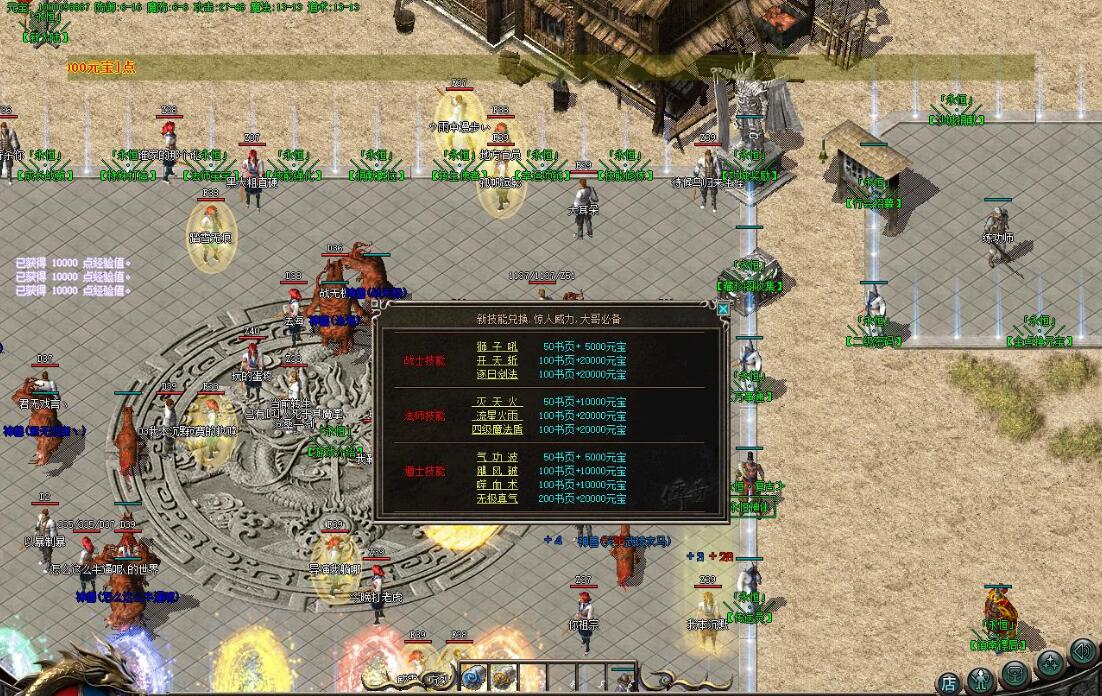Open the character equipment panel icon
Screen dimensions: 1102x696
981,678
